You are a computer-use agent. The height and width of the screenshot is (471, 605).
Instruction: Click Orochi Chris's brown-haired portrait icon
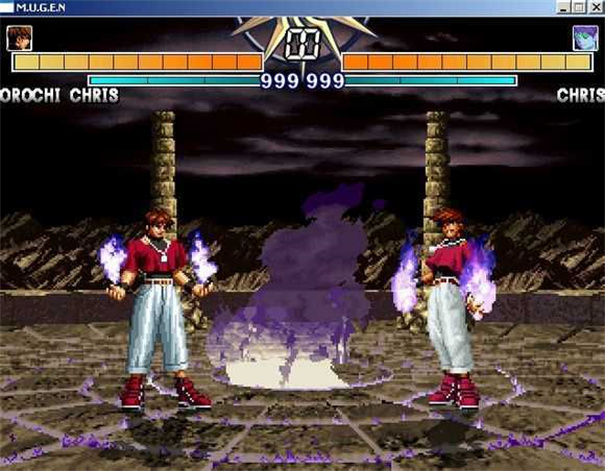click(19, 38)
